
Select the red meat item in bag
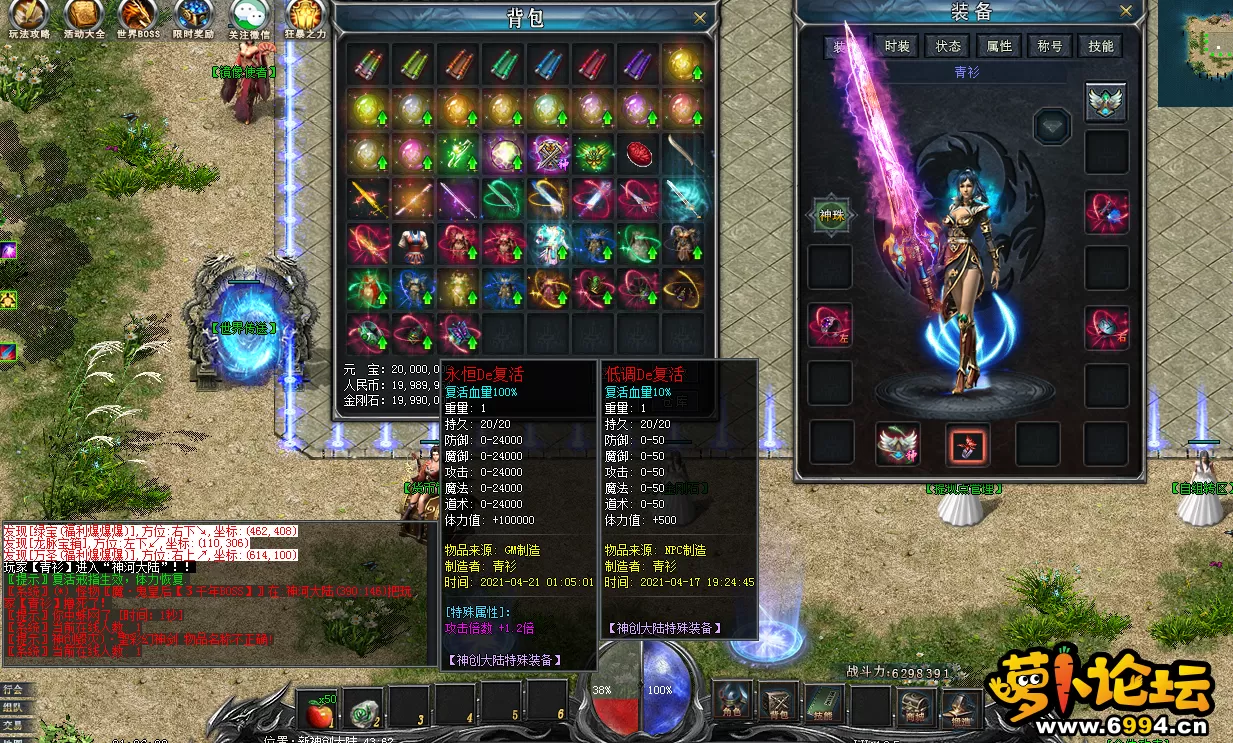point(638,153)
